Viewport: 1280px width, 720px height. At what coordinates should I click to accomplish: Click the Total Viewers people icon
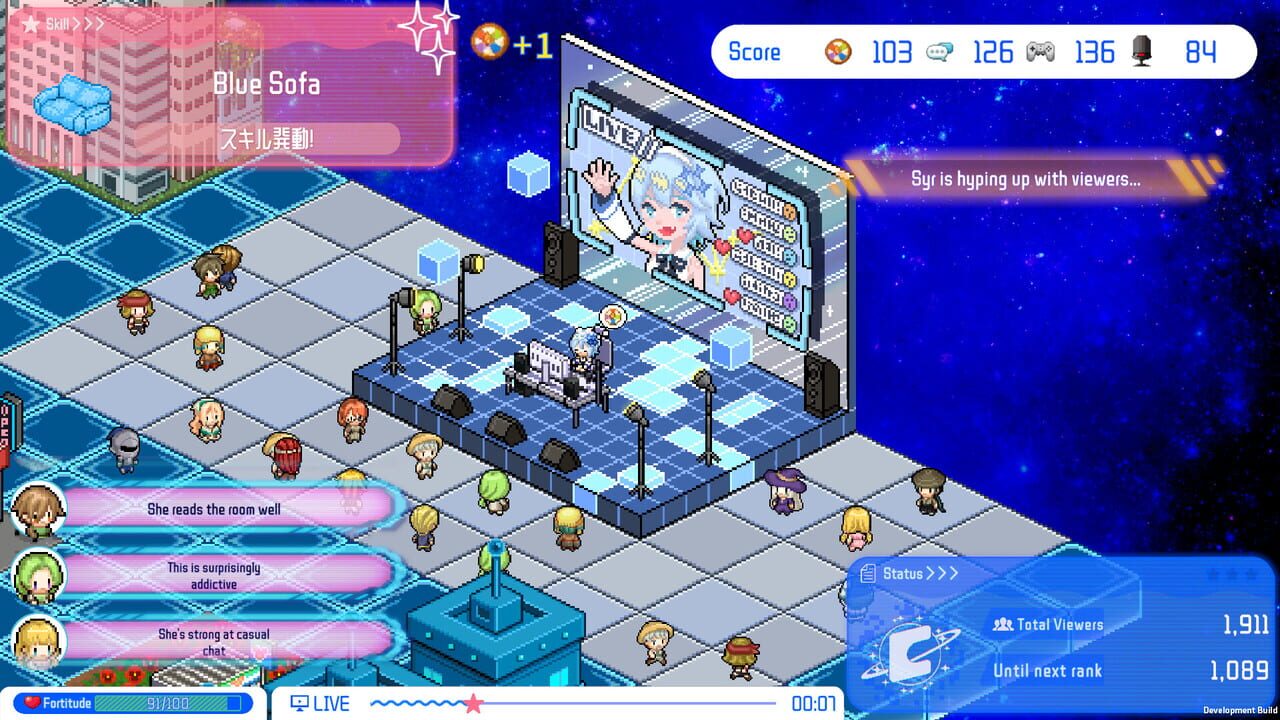1001,624
